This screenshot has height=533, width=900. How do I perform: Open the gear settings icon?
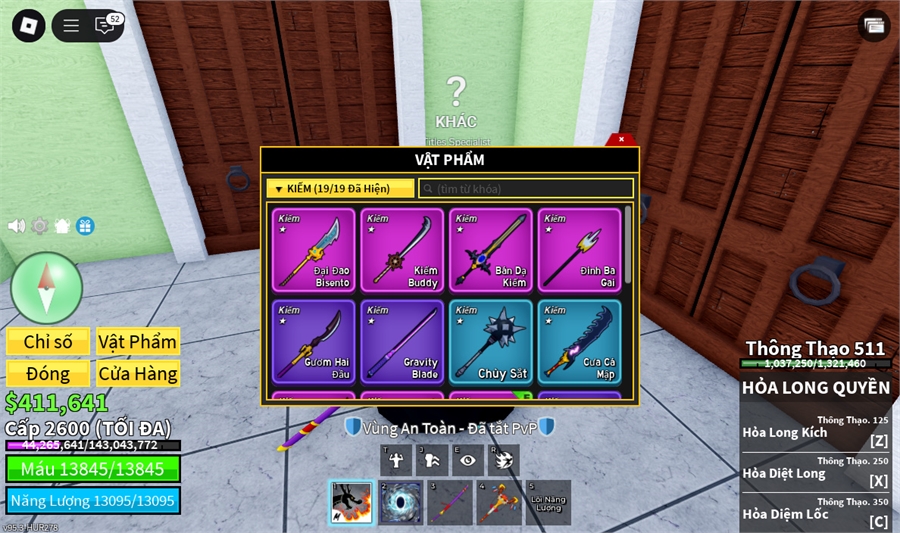coord(40,226)
